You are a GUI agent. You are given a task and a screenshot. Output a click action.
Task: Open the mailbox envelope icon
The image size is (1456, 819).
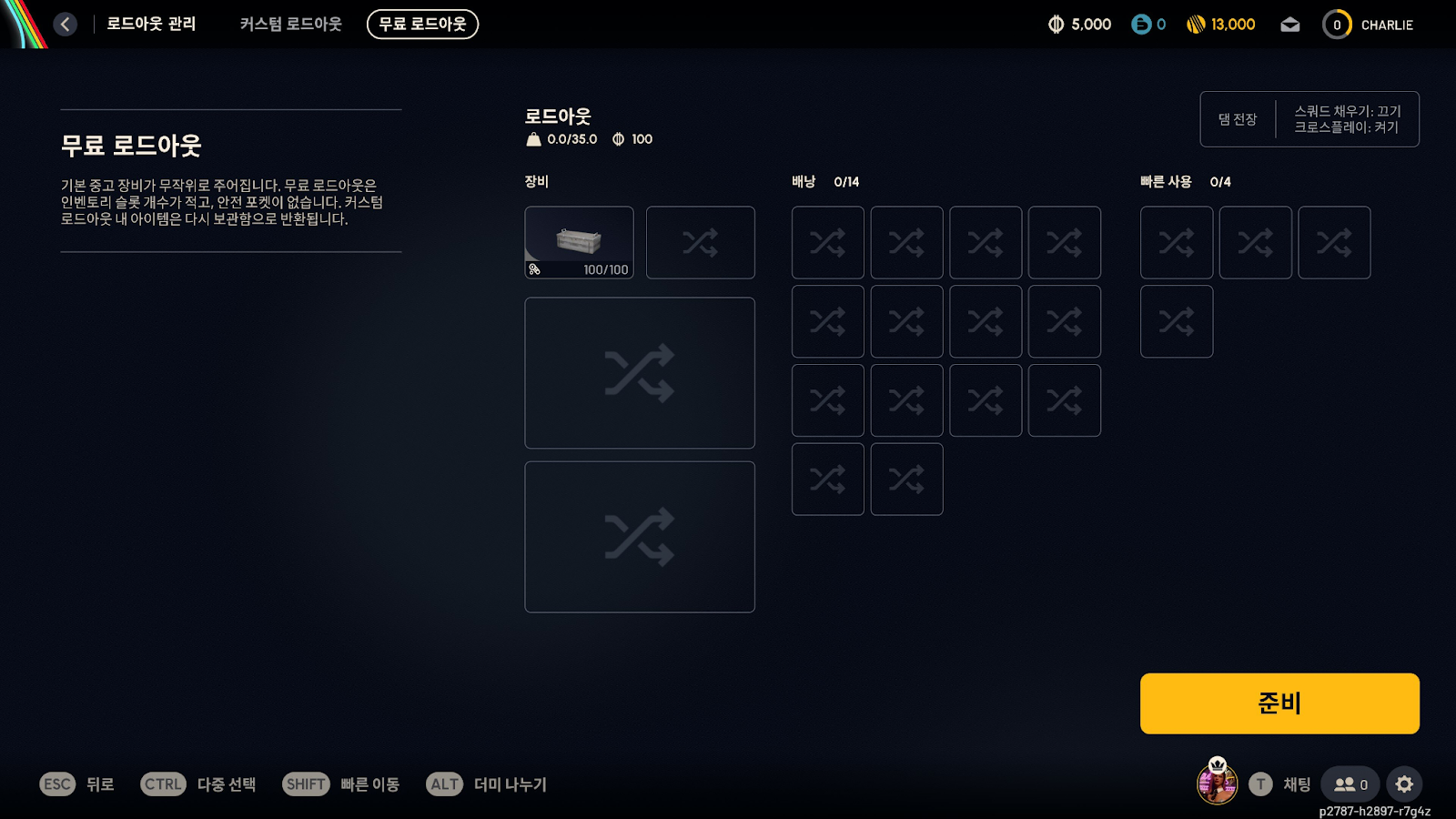point(1289,25)
